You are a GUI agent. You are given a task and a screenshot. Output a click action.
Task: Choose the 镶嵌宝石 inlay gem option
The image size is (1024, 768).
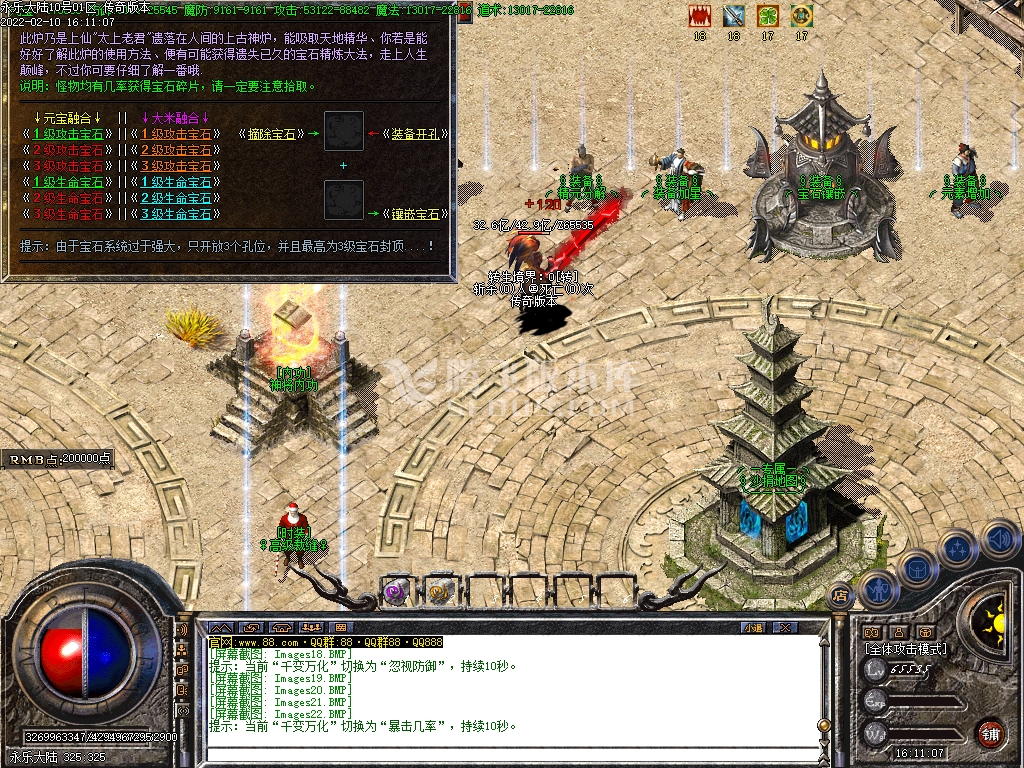[x=415, y=214]
